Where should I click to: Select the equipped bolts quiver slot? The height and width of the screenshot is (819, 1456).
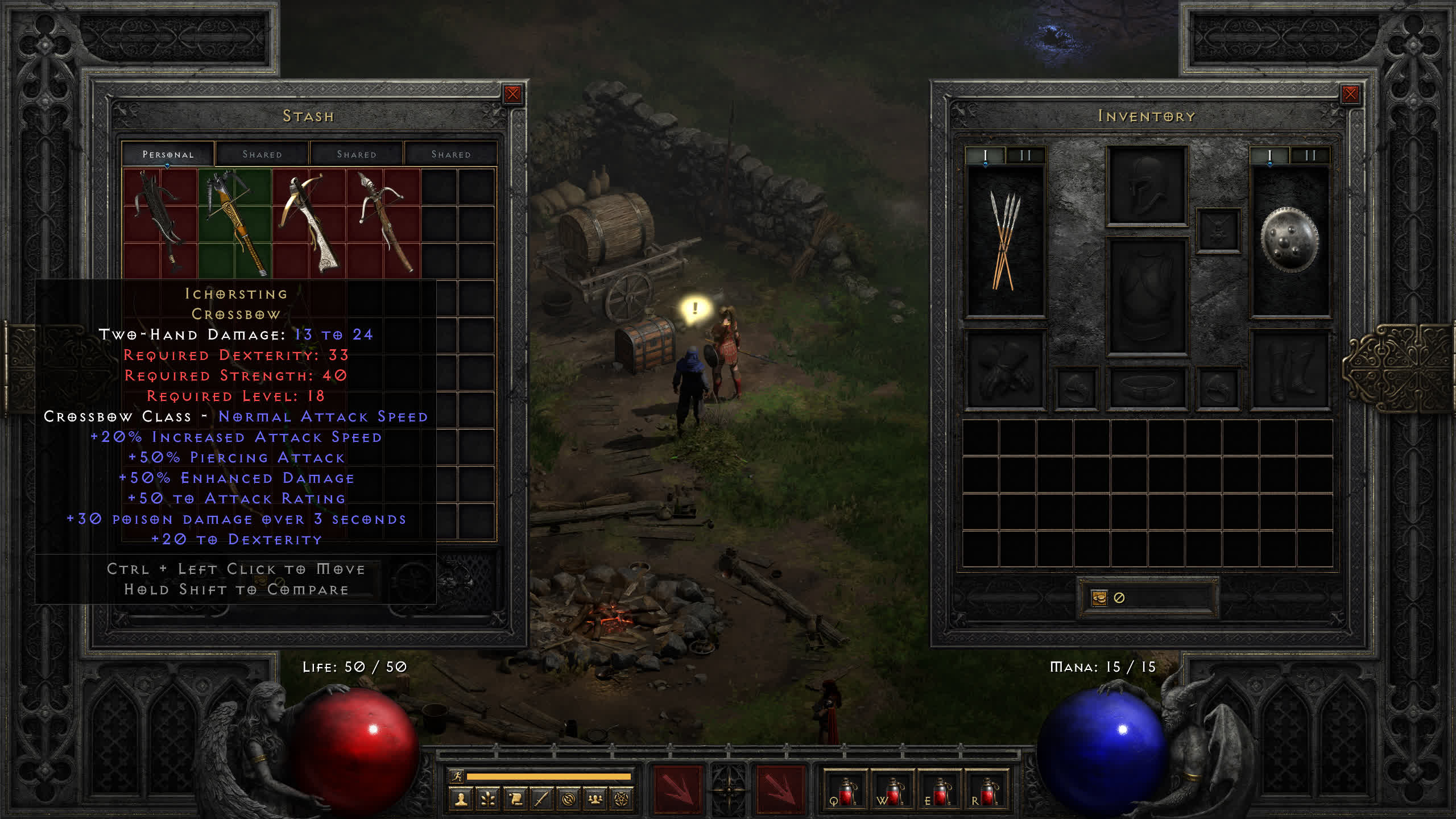(x=1006, y=240)
